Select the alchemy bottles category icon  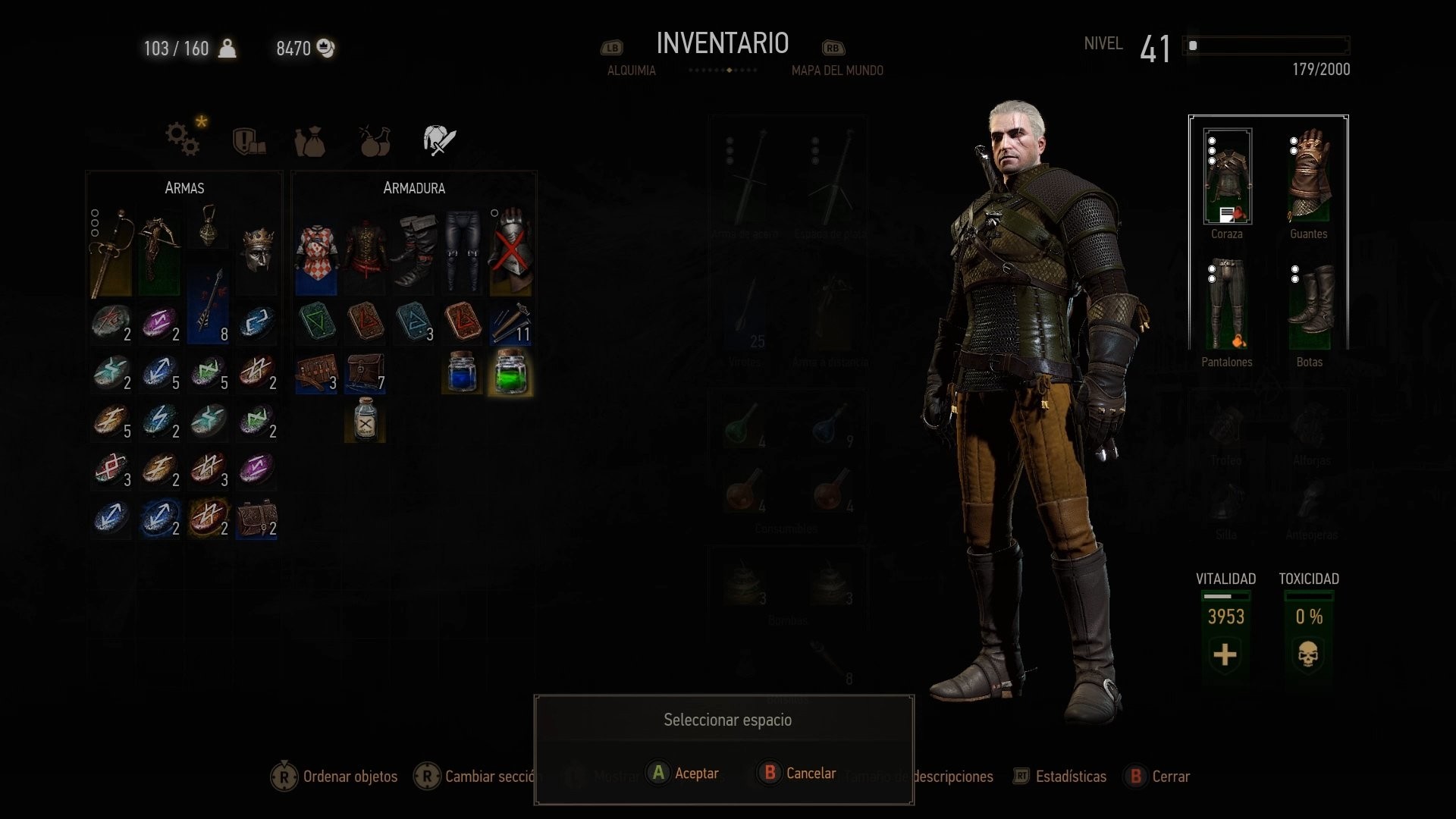click(374, 140)
